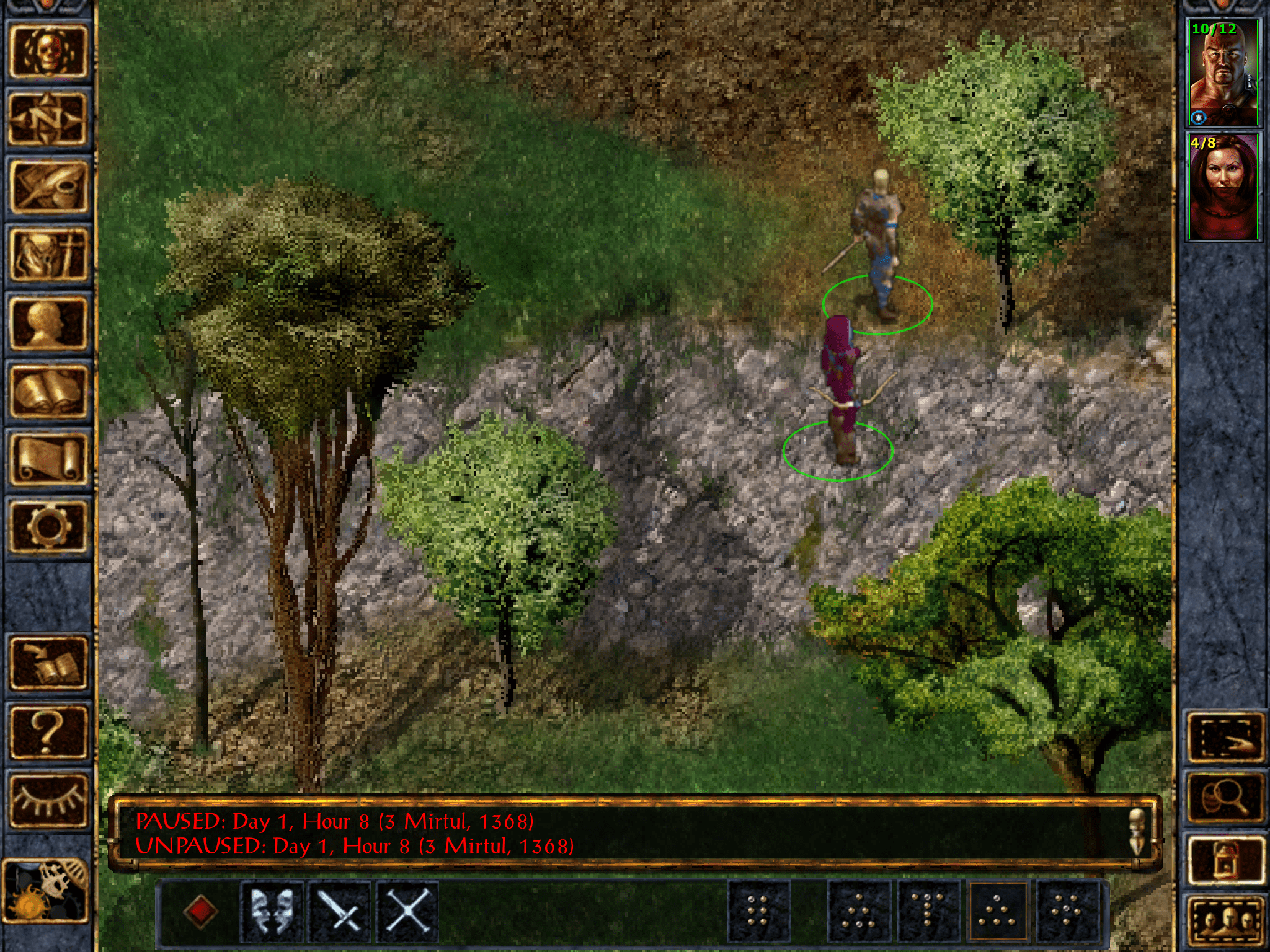Expand the message log with the arrow

tap(1137, 831)
